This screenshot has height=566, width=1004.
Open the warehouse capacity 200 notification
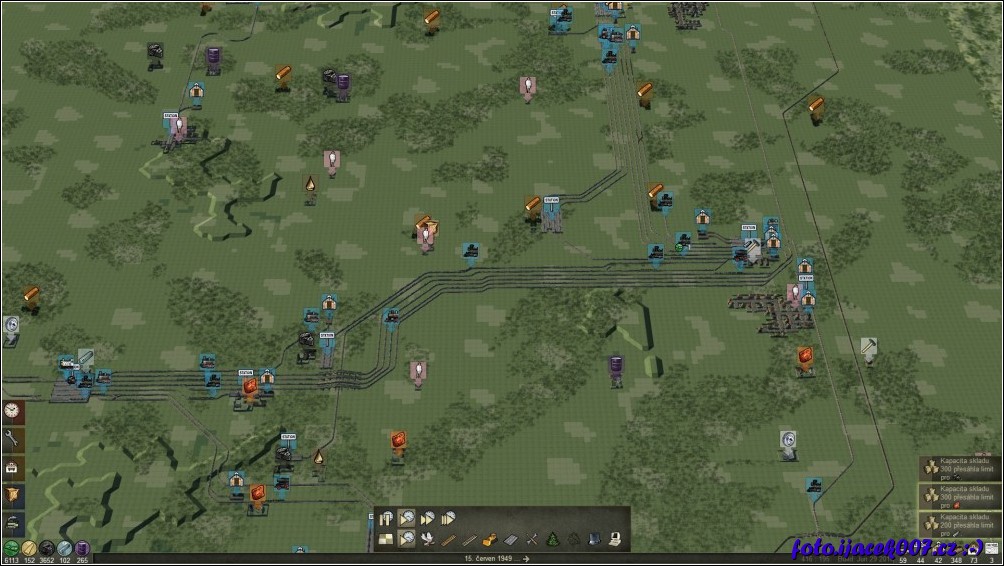(x=960, y=521)
